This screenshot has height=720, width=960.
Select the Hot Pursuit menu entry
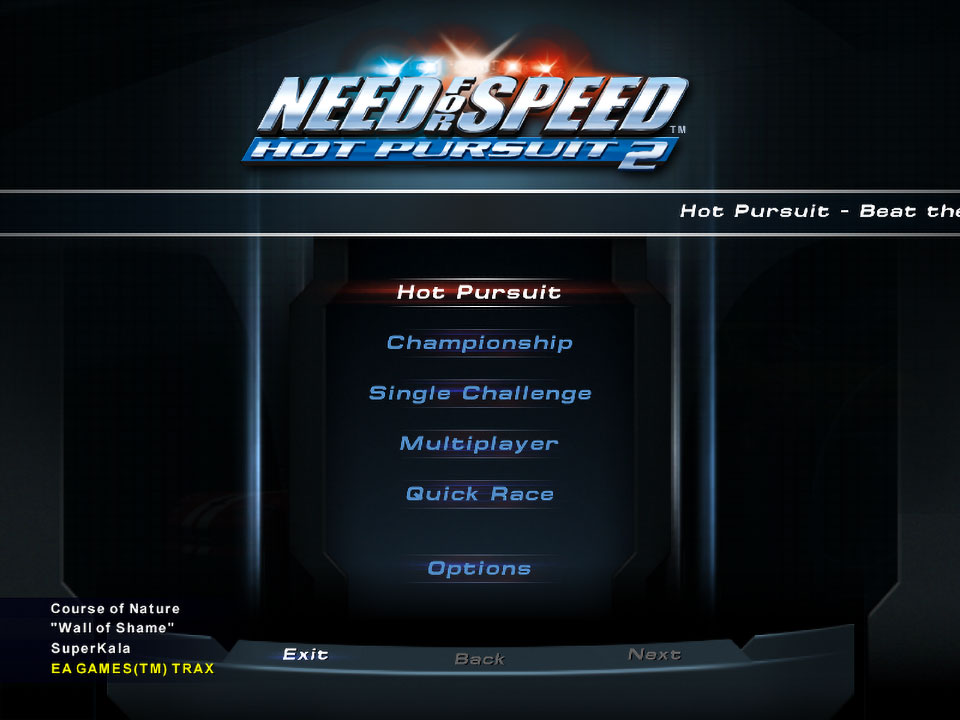pyautogui.click(x=479, y=292)
